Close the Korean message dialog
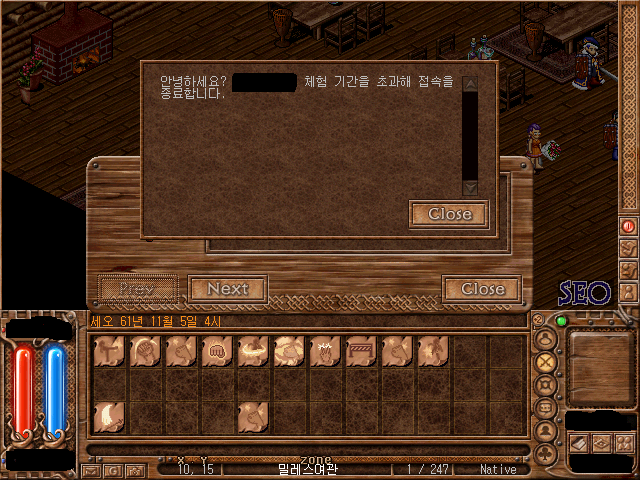 pos(448,214)
